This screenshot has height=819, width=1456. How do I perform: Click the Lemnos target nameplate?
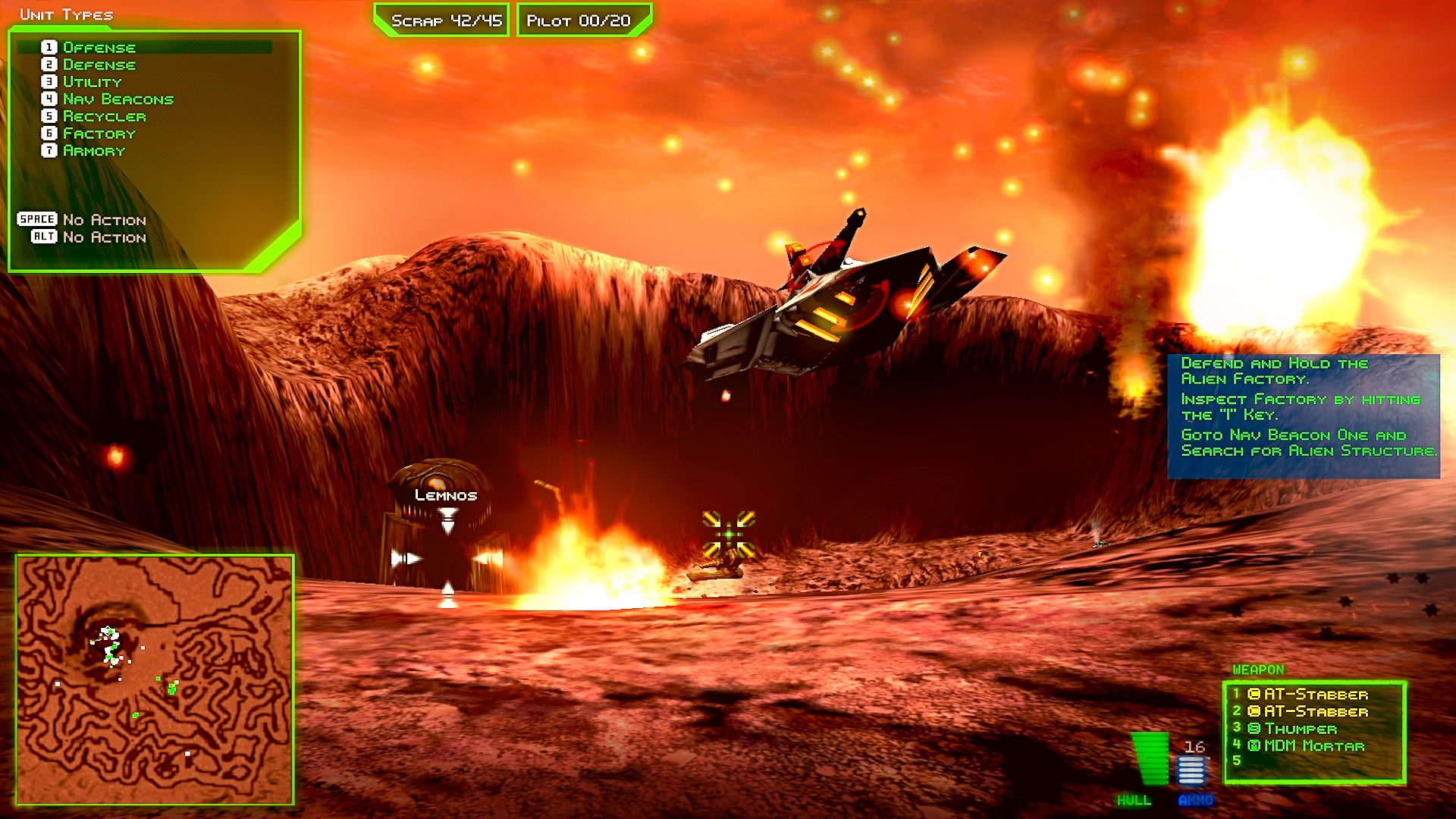[445, 494]
